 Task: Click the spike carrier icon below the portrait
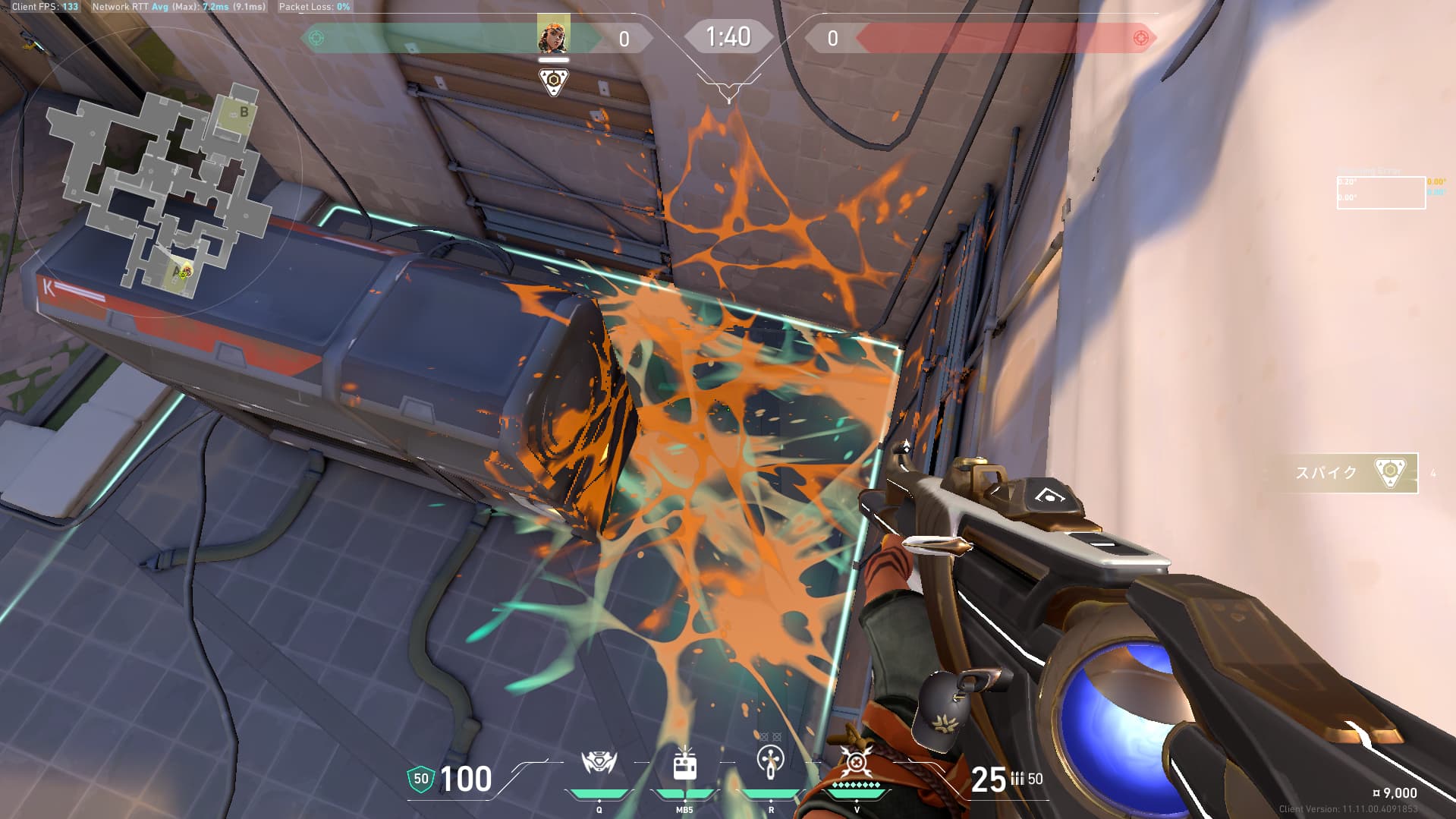(553, 80)
